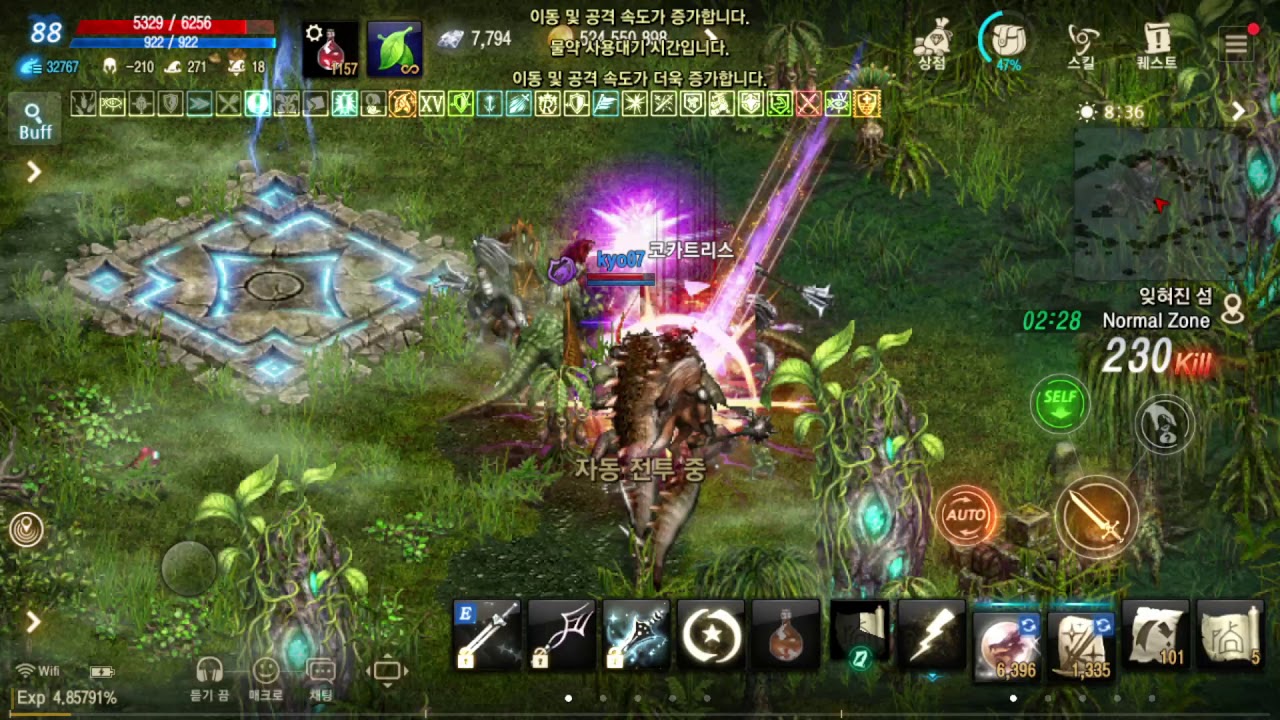Use the scroll with 101 count

tap(1155, 634)
